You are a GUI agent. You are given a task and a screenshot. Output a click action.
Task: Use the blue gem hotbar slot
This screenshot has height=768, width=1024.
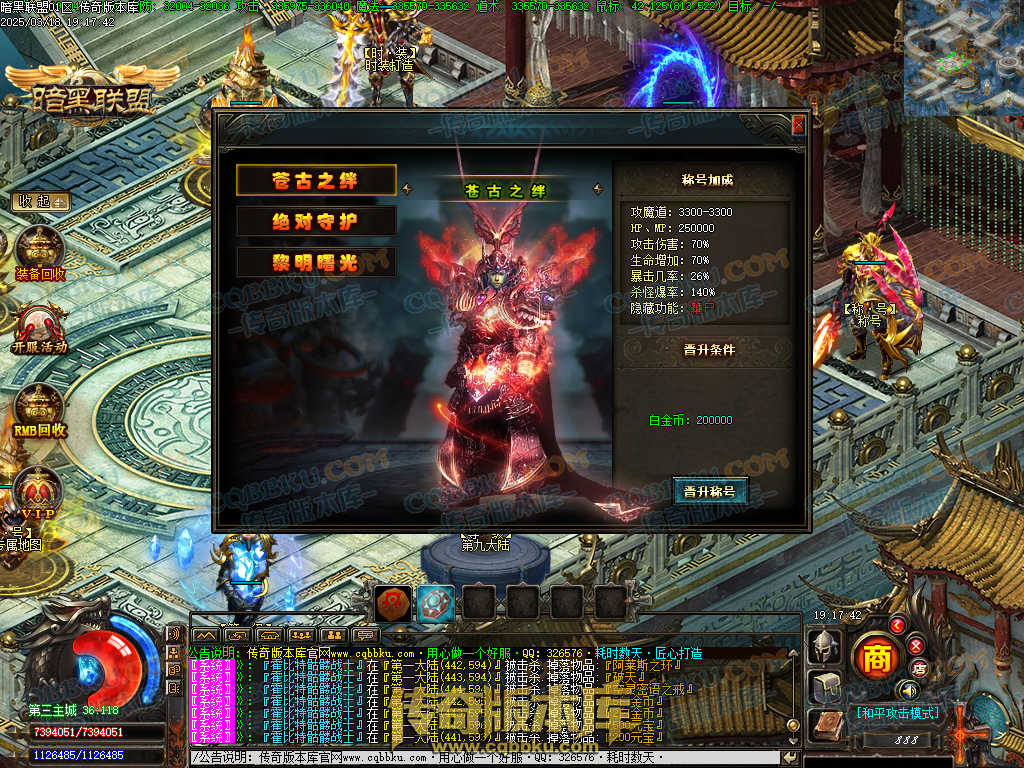pyautogui.click(x=436, y=602)
